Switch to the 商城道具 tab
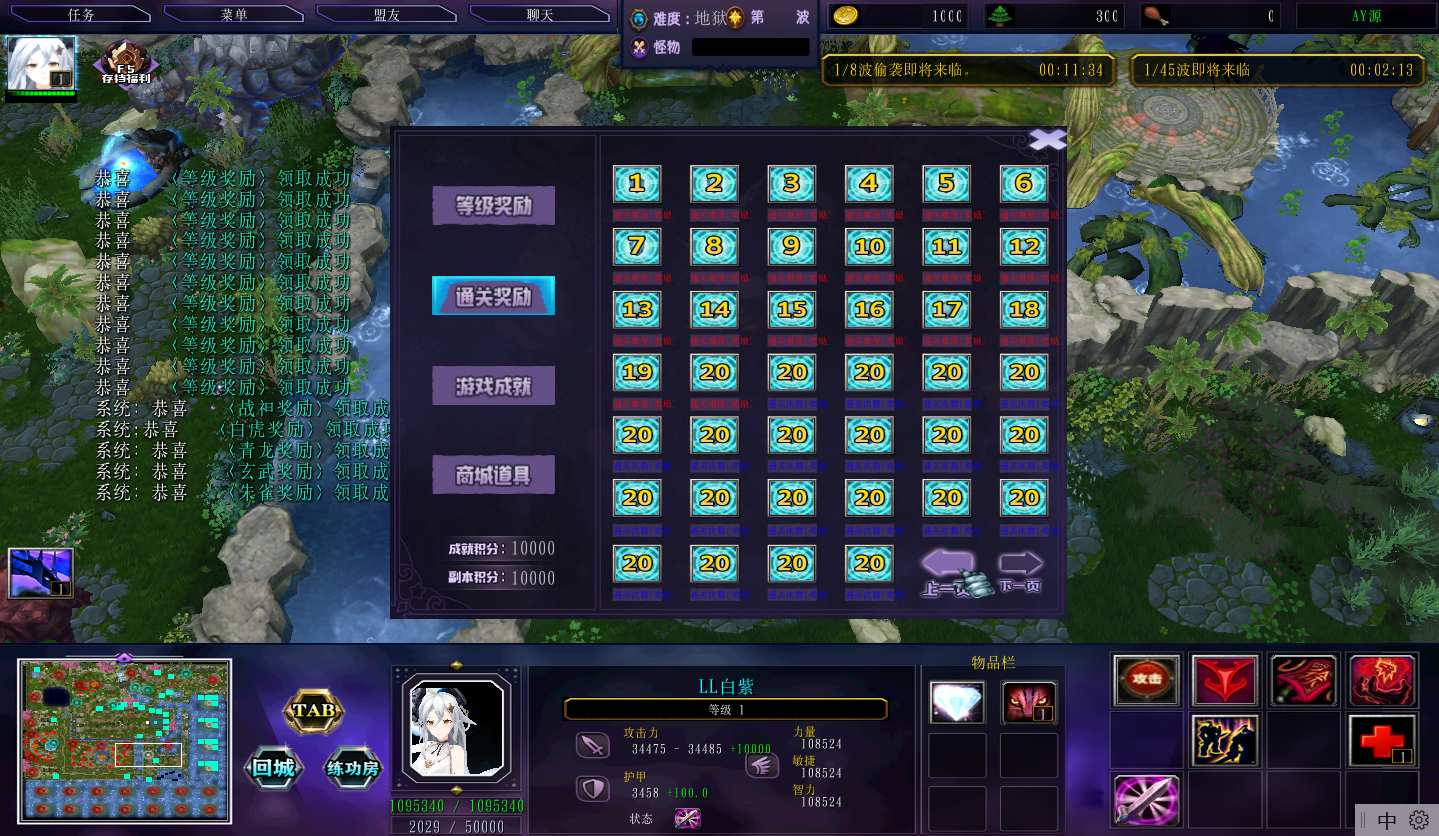 point(493,475)
